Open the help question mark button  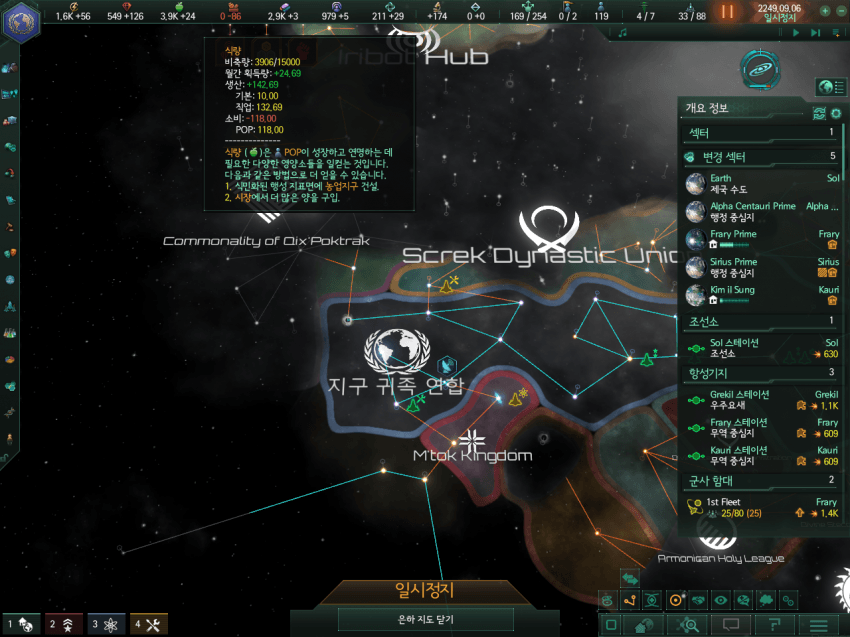pyautogui.click(x=775, y=625)
